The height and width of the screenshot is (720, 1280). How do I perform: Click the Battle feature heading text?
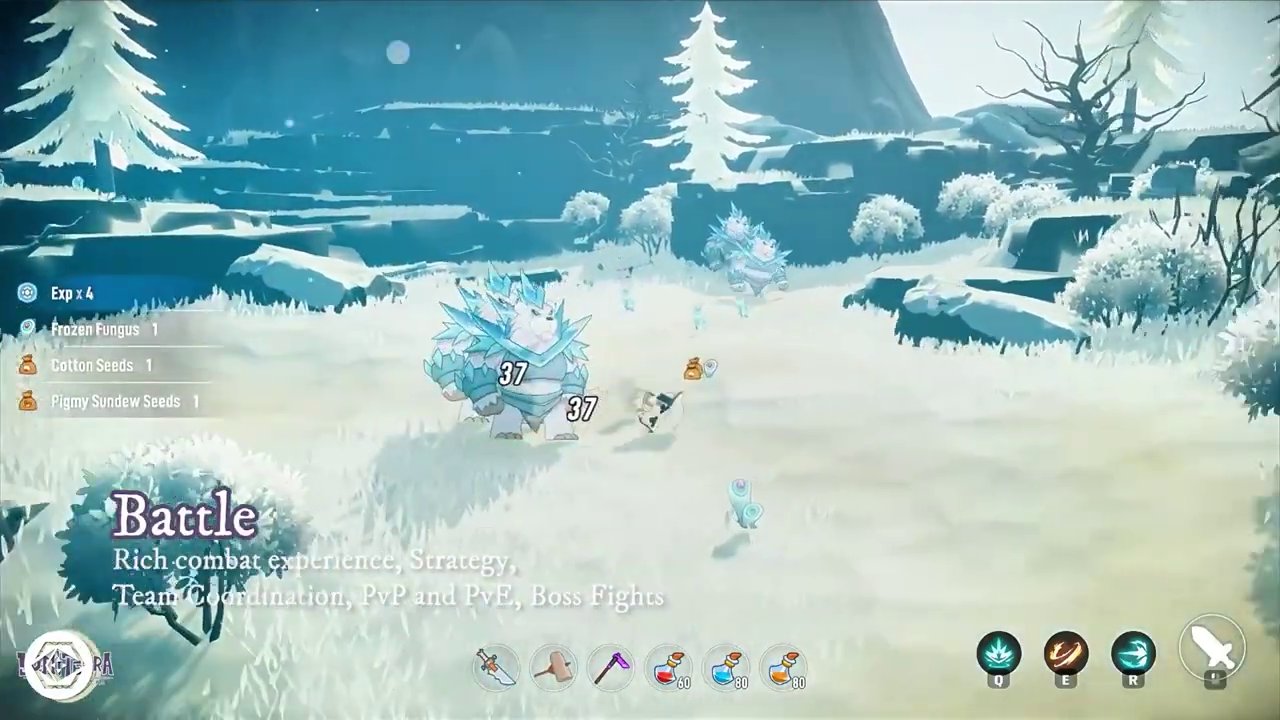click(x=186, y=516)
